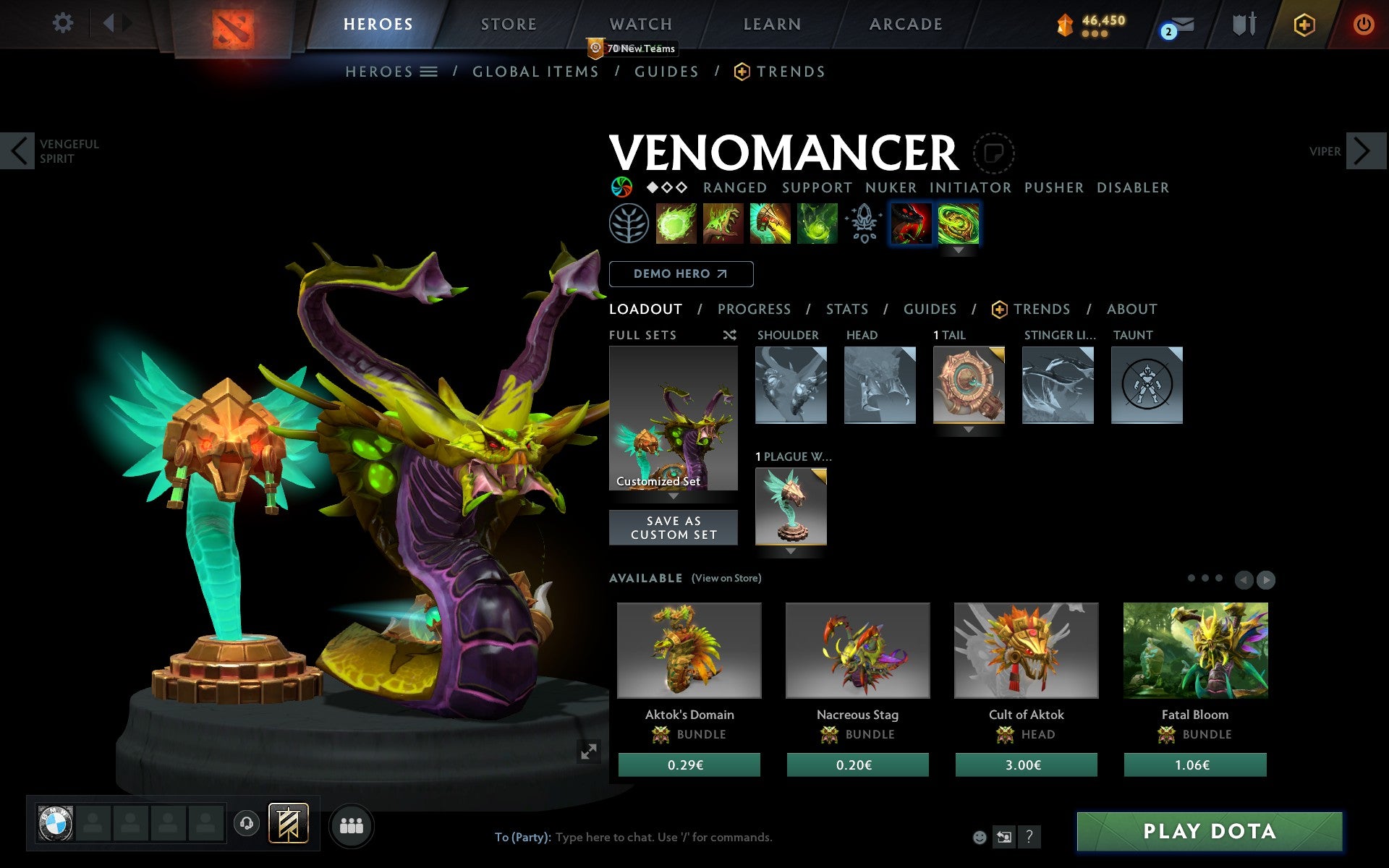
Task: Select the Fatal Bloom bundle thumbnail
Action: 1195,650
